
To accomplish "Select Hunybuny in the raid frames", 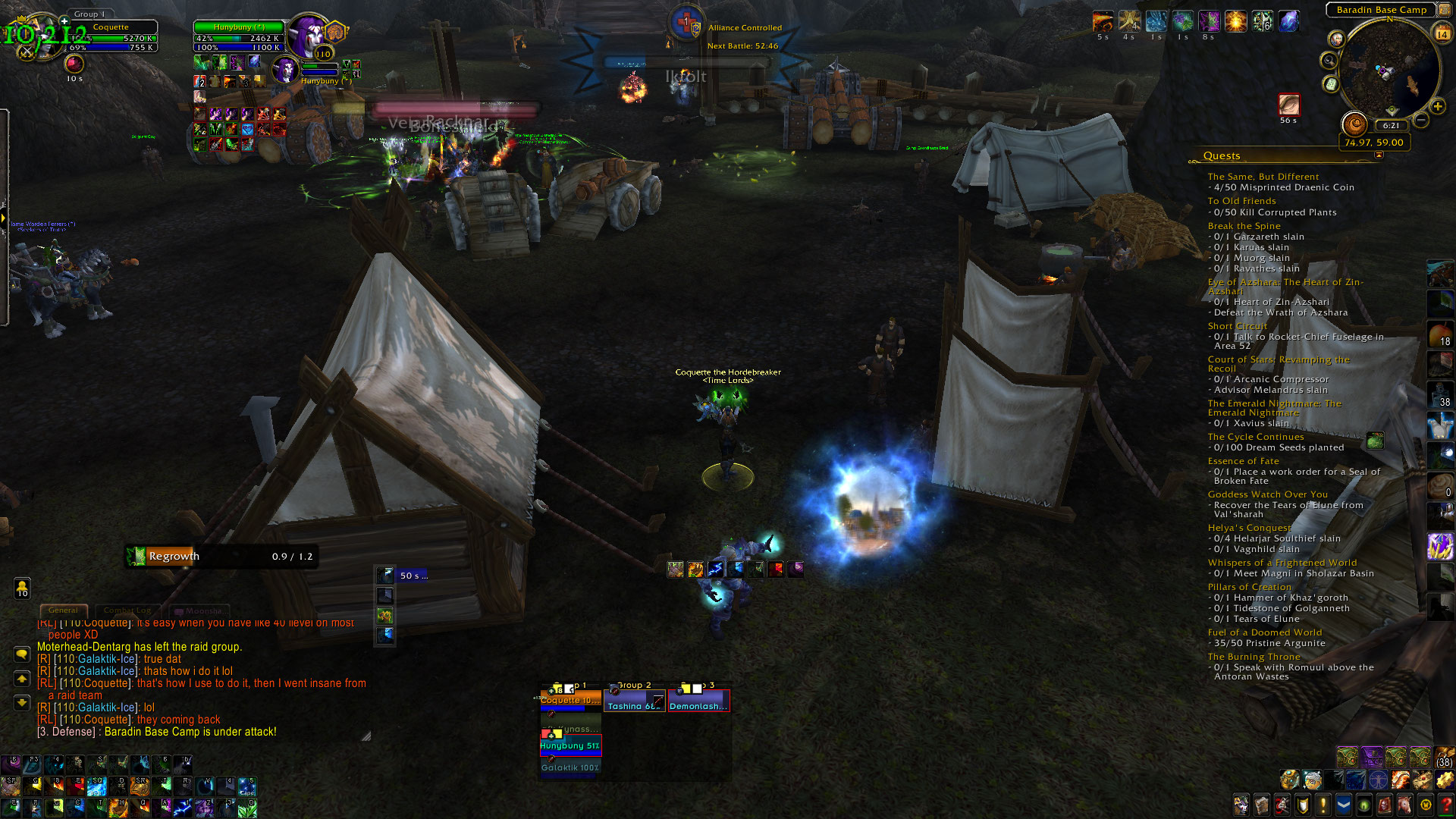I will [570, 746].
